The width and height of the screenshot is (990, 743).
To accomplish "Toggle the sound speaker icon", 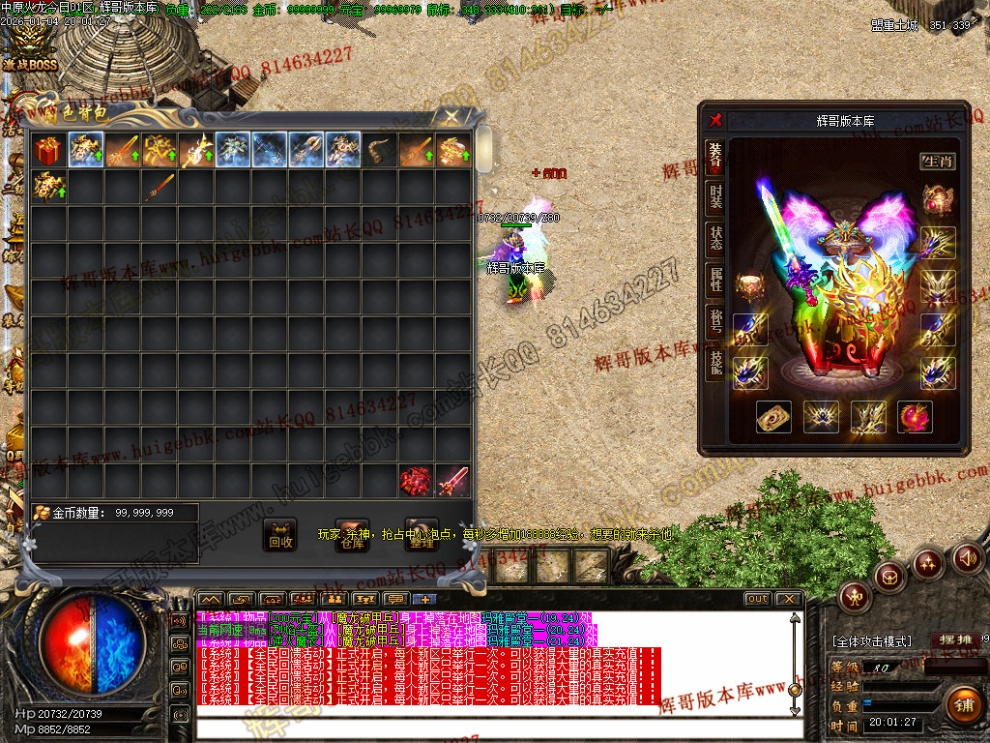I will pyautogui.click(x=966, y=557).
